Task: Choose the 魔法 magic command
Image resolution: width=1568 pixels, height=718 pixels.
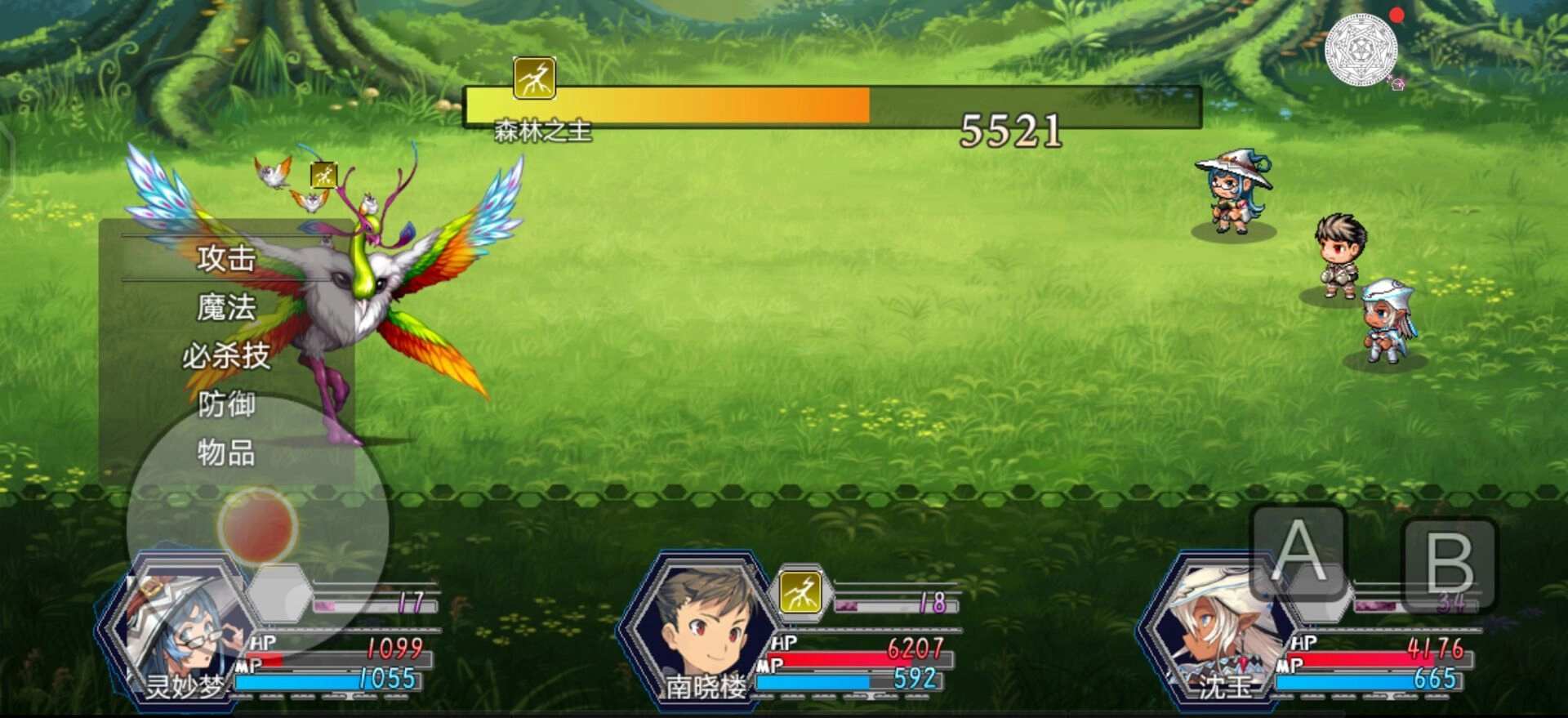Action: pyautogui.click(x=226, y=308)
